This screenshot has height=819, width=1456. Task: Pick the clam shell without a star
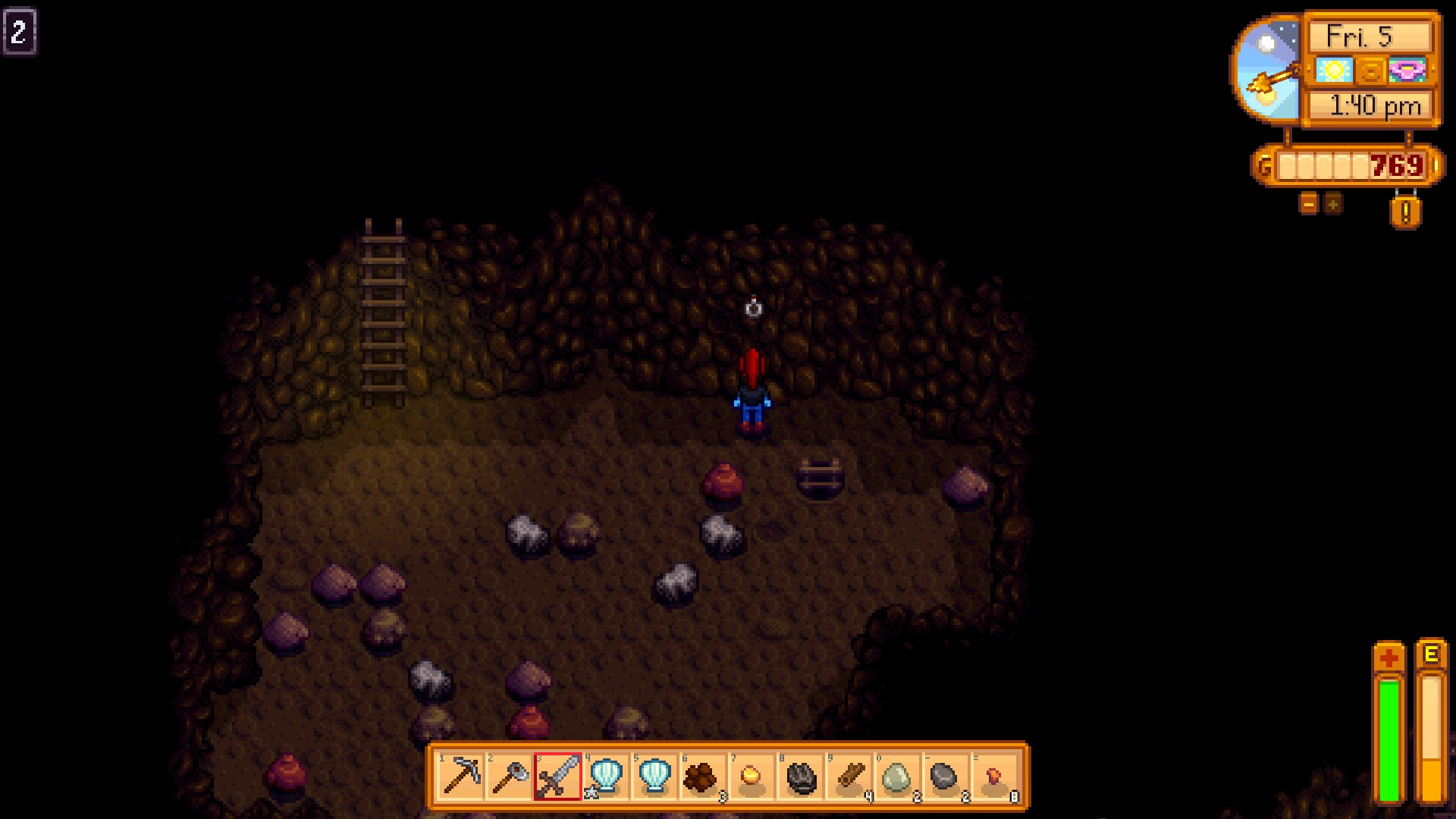pos(655,777)
